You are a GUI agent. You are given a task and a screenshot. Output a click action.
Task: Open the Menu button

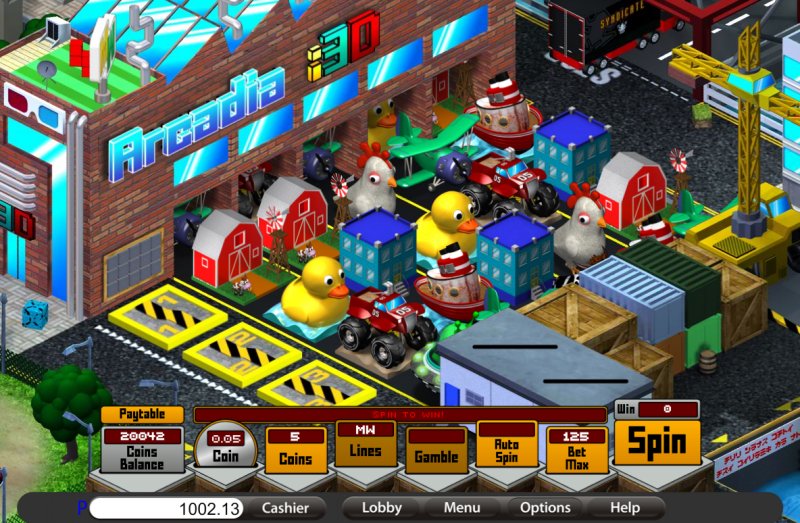(462, 508)
